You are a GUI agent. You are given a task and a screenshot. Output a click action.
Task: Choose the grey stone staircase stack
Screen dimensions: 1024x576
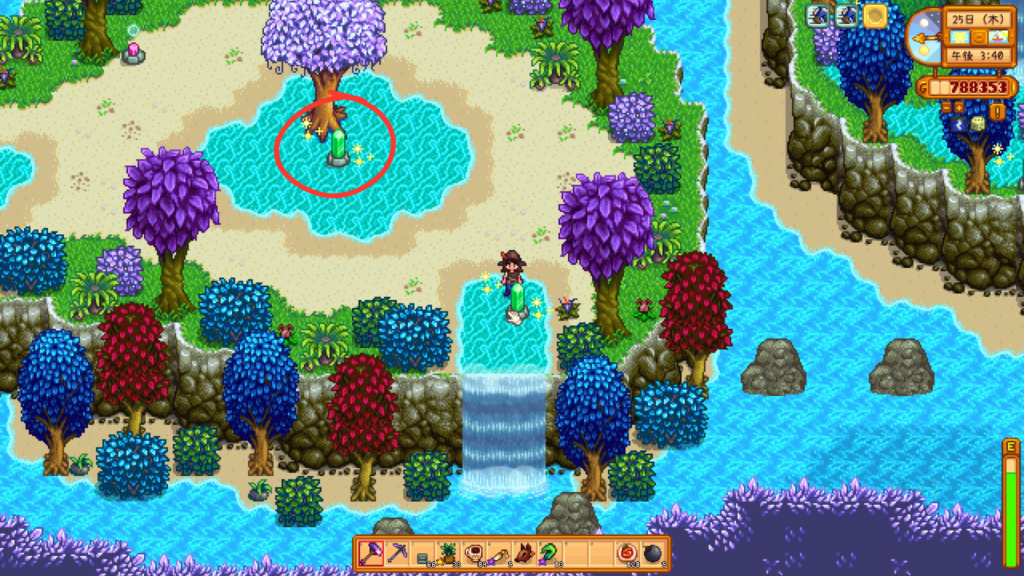[x=421, y=553]
